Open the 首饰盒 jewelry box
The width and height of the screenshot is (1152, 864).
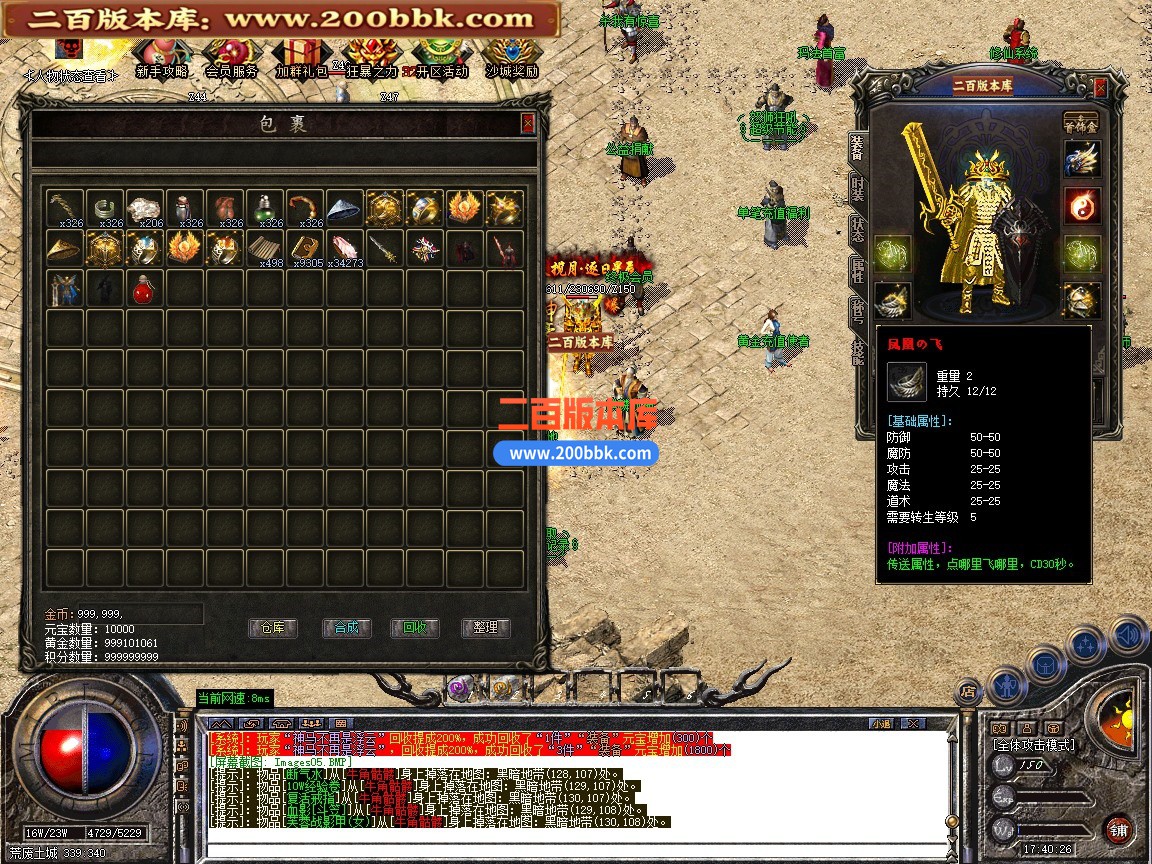coord(1081,121)
